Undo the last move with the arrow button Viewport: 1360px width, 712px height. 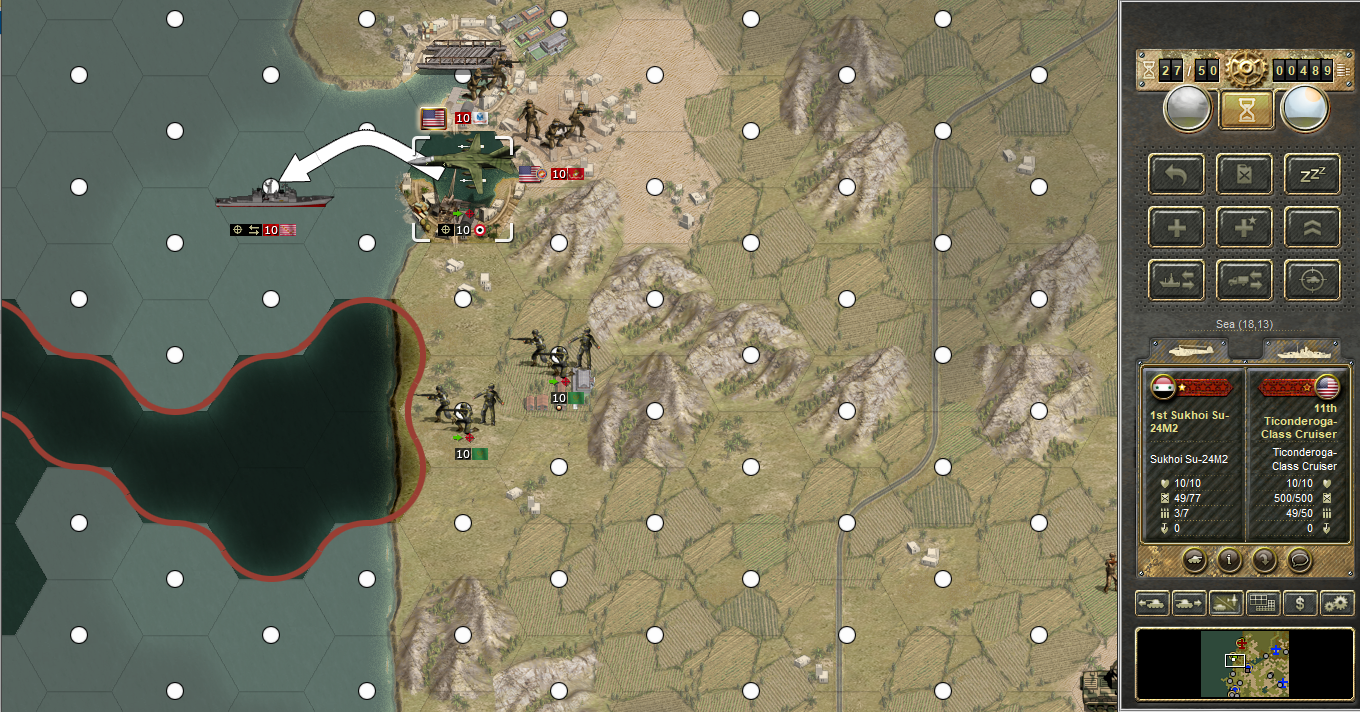point(1177,174)
